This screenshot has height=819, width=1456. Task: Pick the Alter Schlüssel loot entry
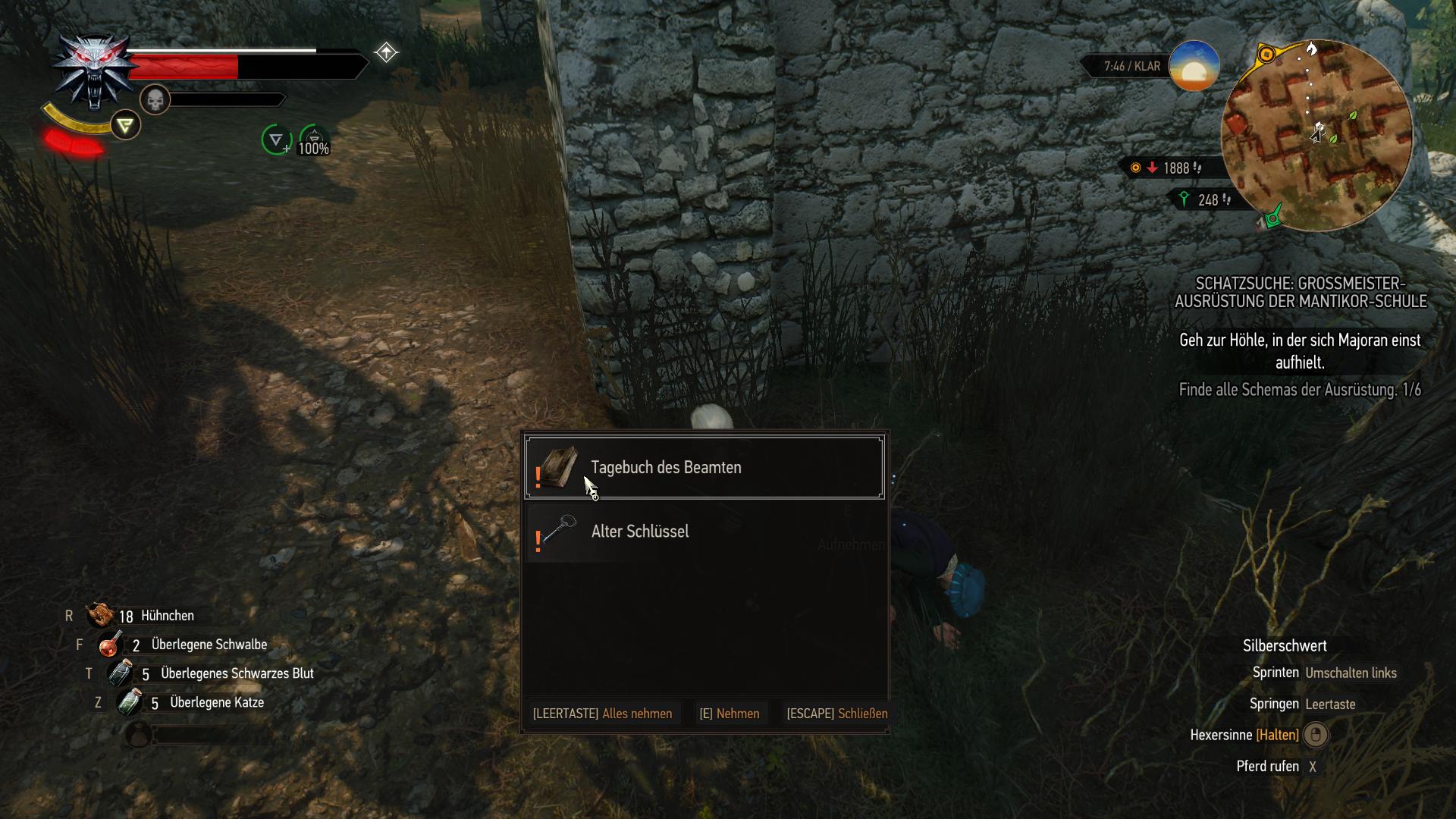704,532
